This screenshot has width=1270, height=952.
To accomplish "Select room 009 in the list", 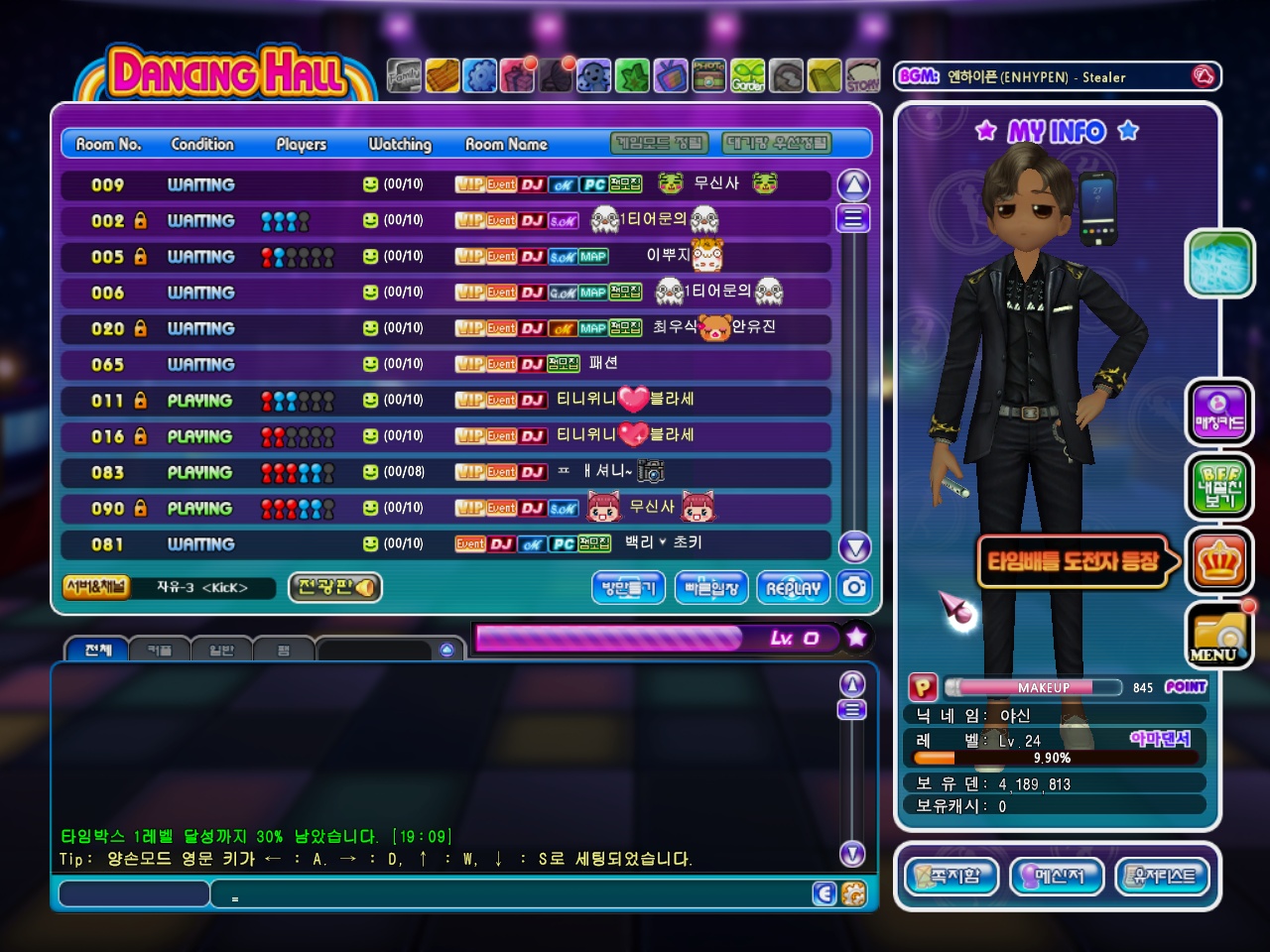I will click(x=445, y=185).
